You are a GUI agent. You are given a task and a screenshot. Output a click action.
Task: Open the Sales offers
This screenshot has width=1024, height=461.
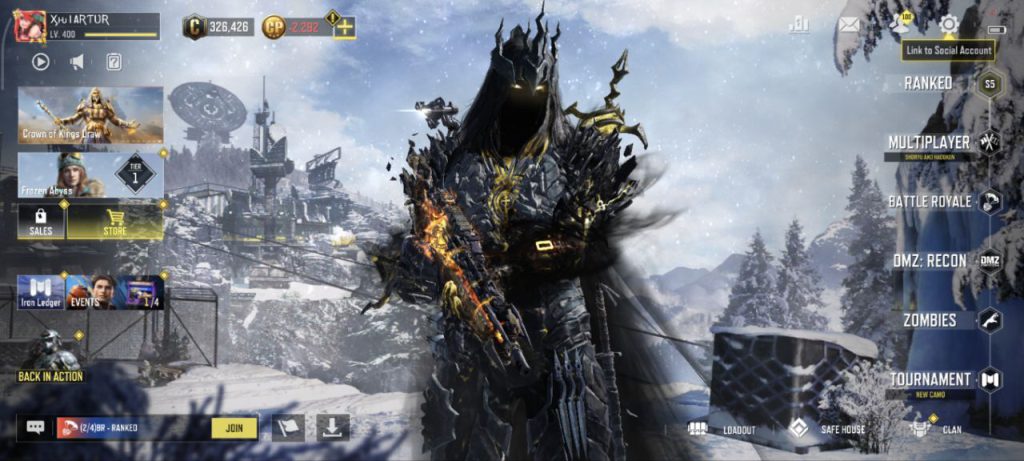(x=41, y=222)
